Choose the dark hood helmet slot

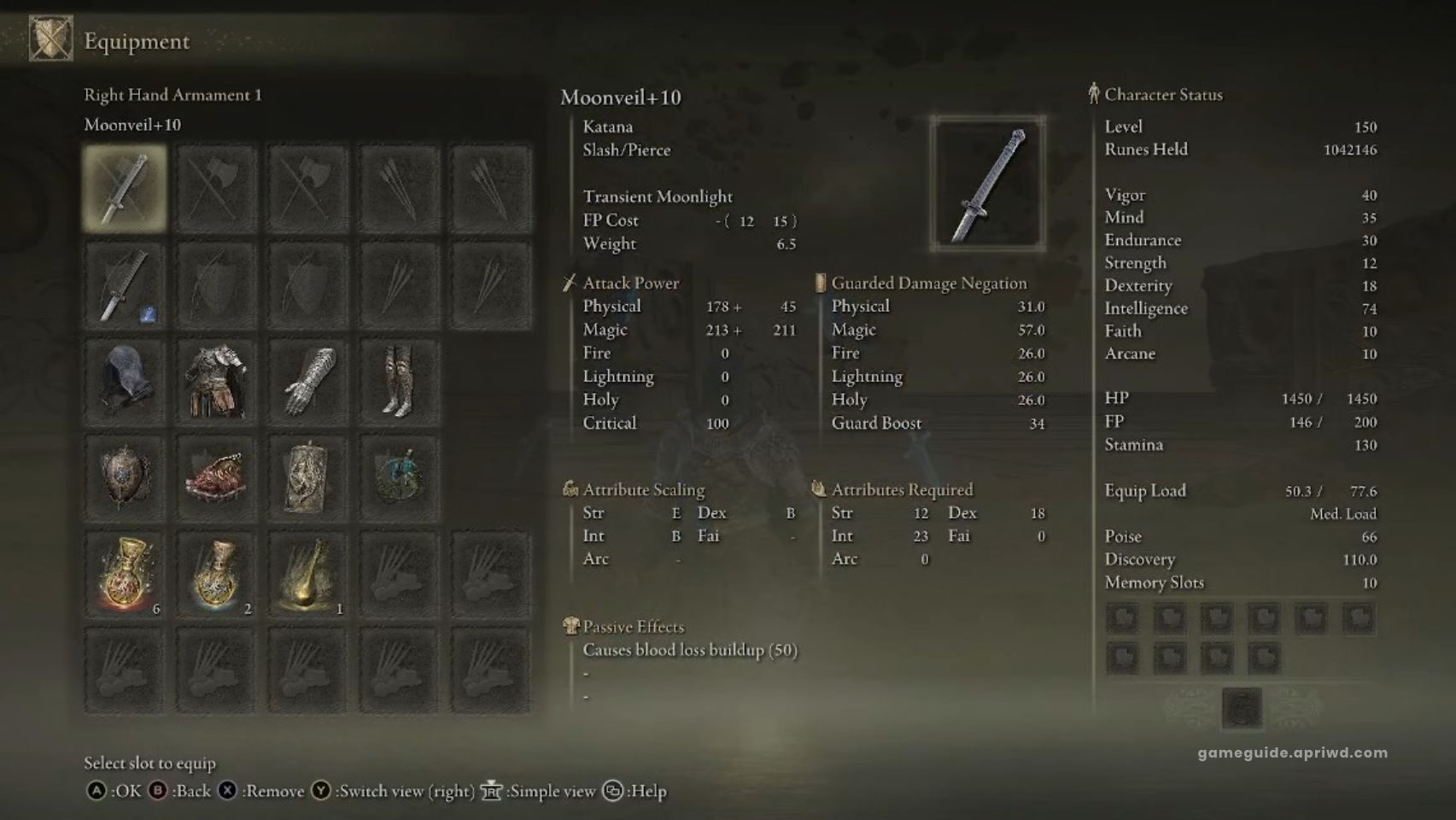click(125, 382)
